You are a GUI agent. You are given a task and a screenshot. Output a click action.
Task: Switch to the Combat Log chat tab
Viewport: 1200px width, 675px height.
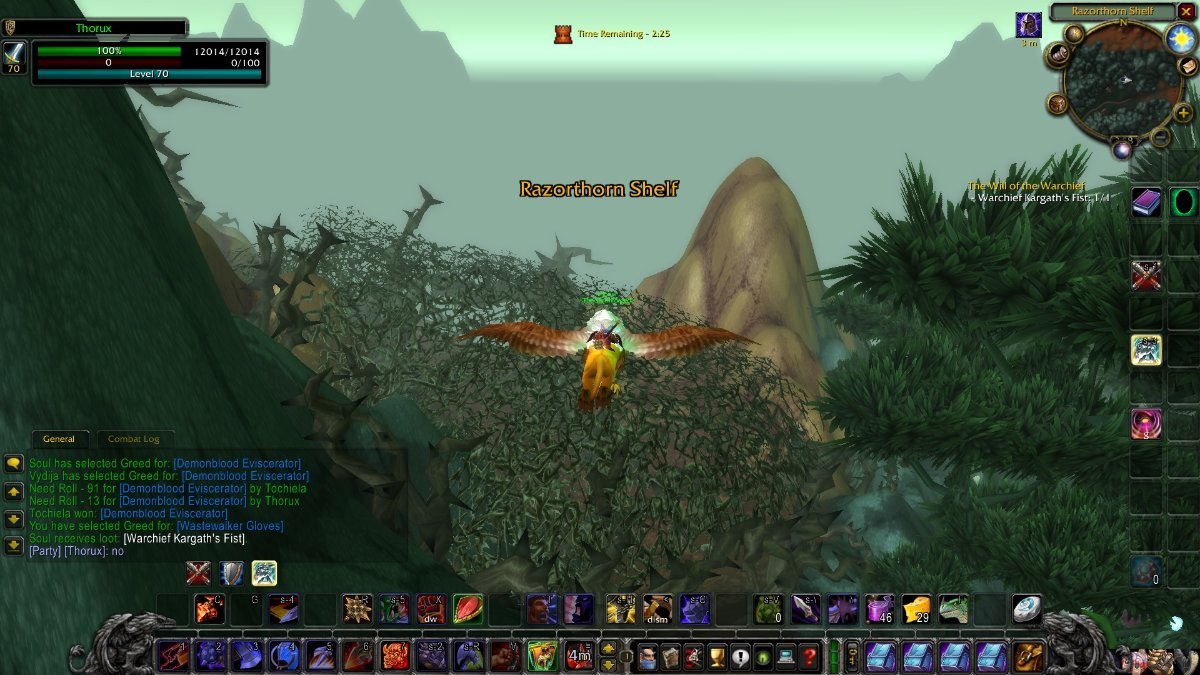click(x=133, y=439)
